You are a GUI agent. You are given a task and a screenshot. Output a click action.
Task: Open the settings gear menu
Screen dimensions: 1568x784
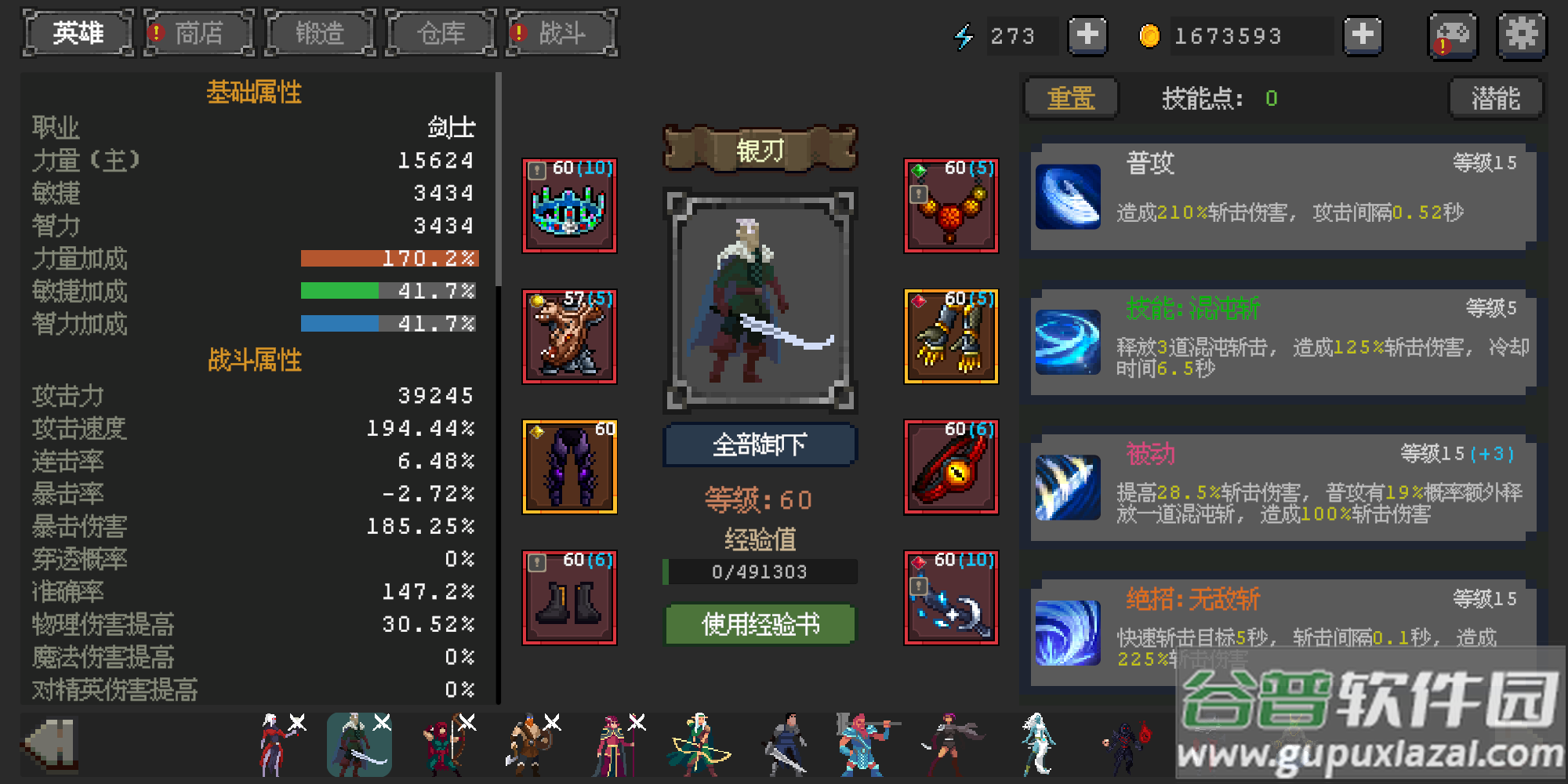[x=1522, y=35]
